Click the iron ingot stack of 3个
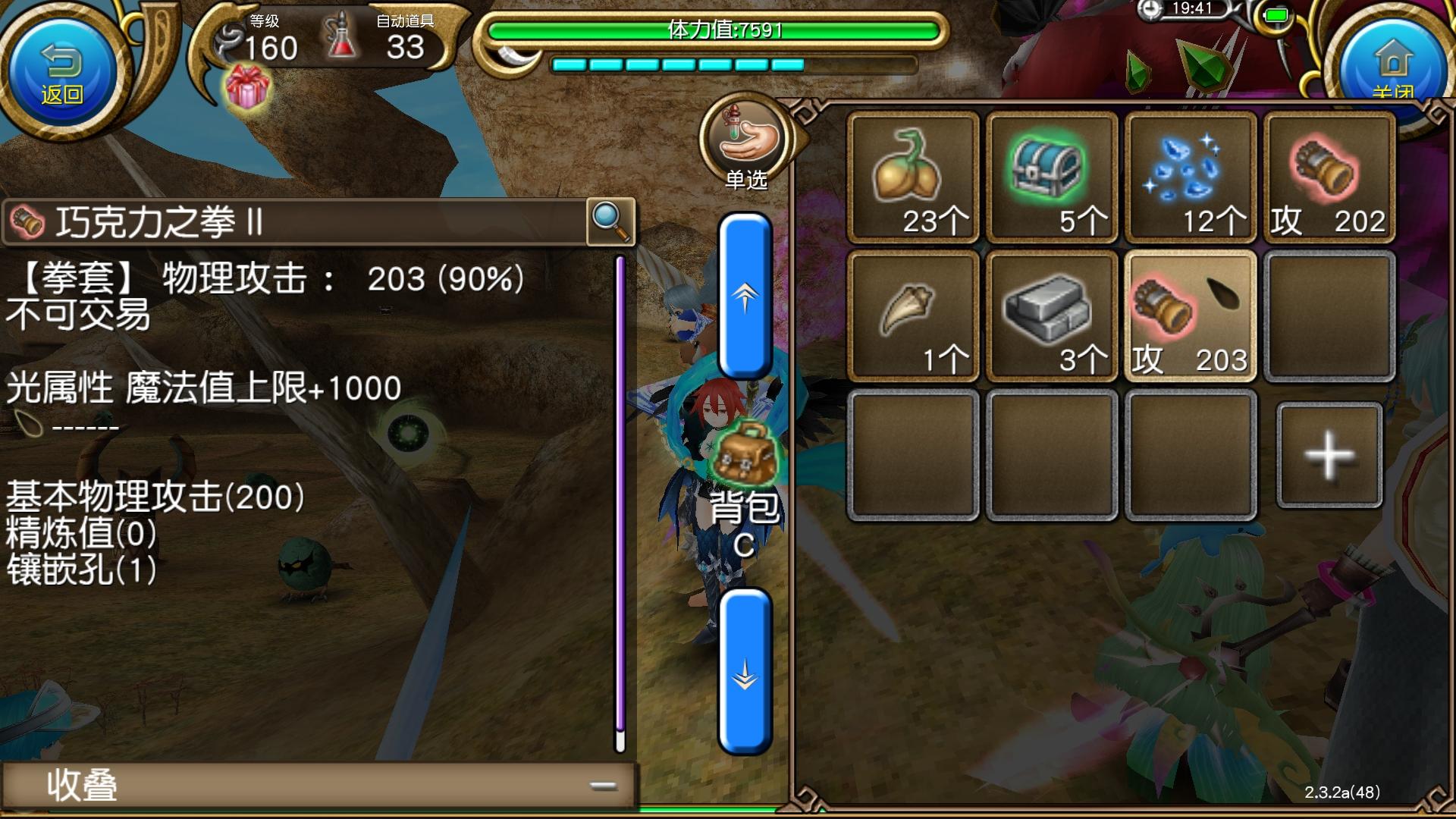This screenshot has width=1456, height=819. tap(1051, 315)
